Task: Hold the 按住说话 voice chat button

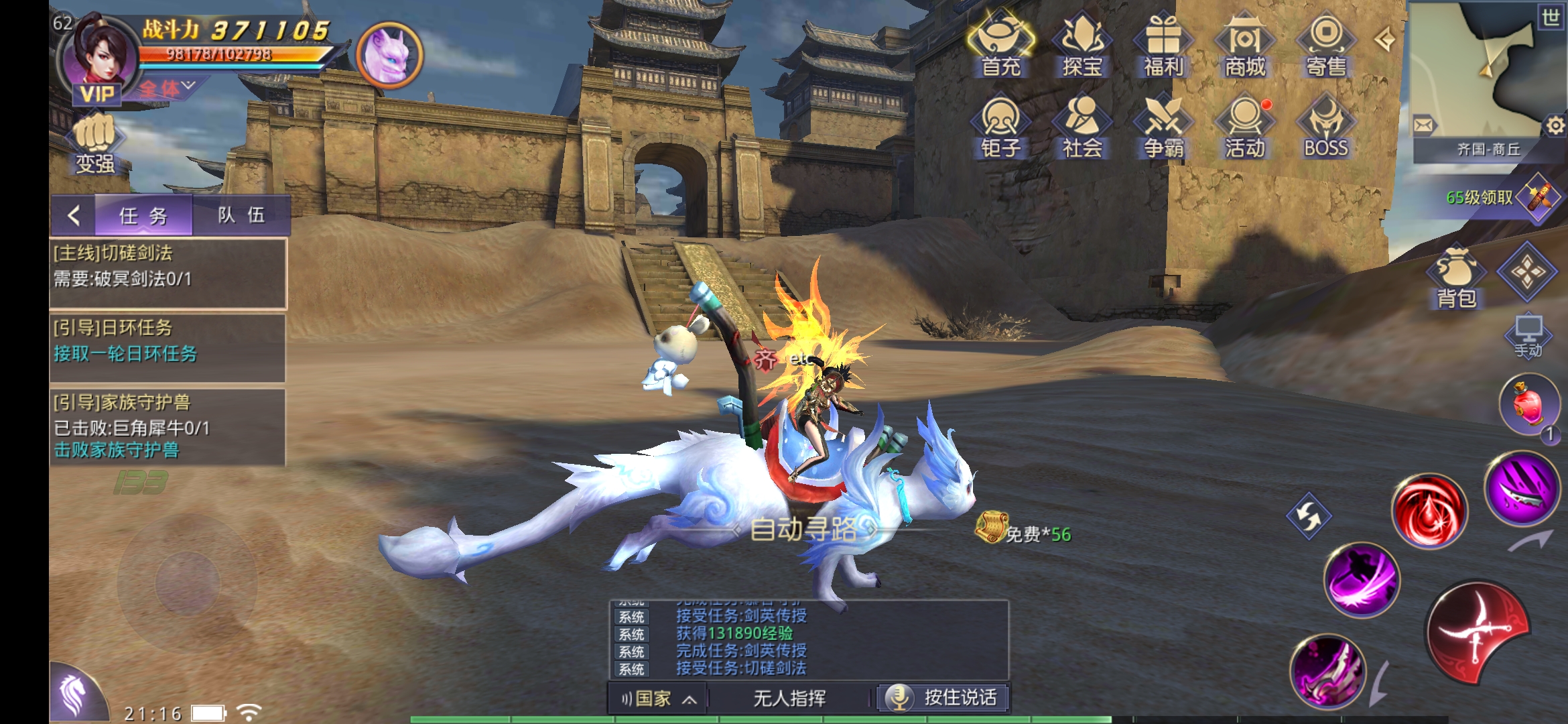Action: point(943,698)
